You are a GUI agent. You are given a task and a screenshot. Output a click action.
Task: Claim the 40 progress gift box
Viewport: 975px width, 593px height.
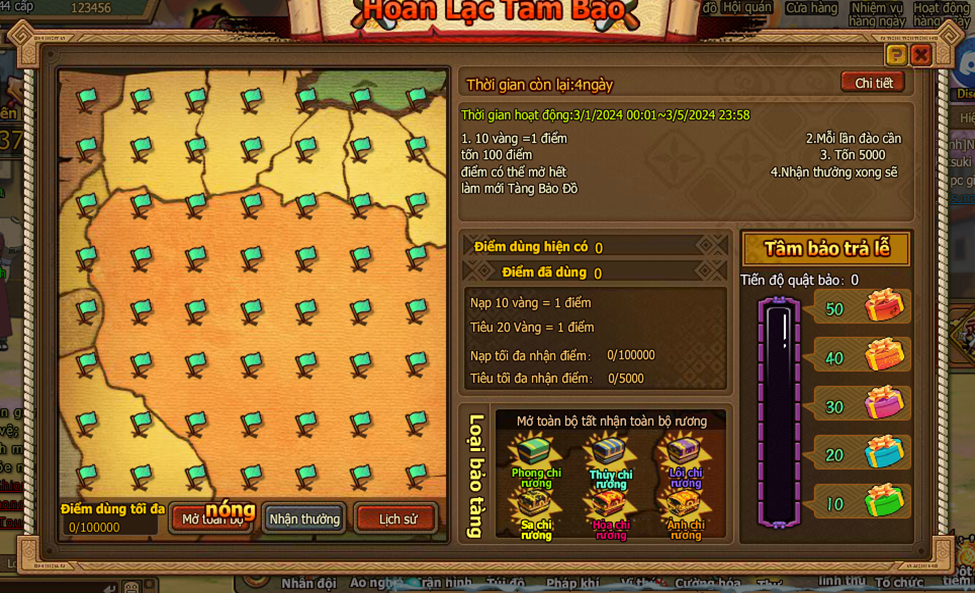pyautogui.click(x=884, y=355)
